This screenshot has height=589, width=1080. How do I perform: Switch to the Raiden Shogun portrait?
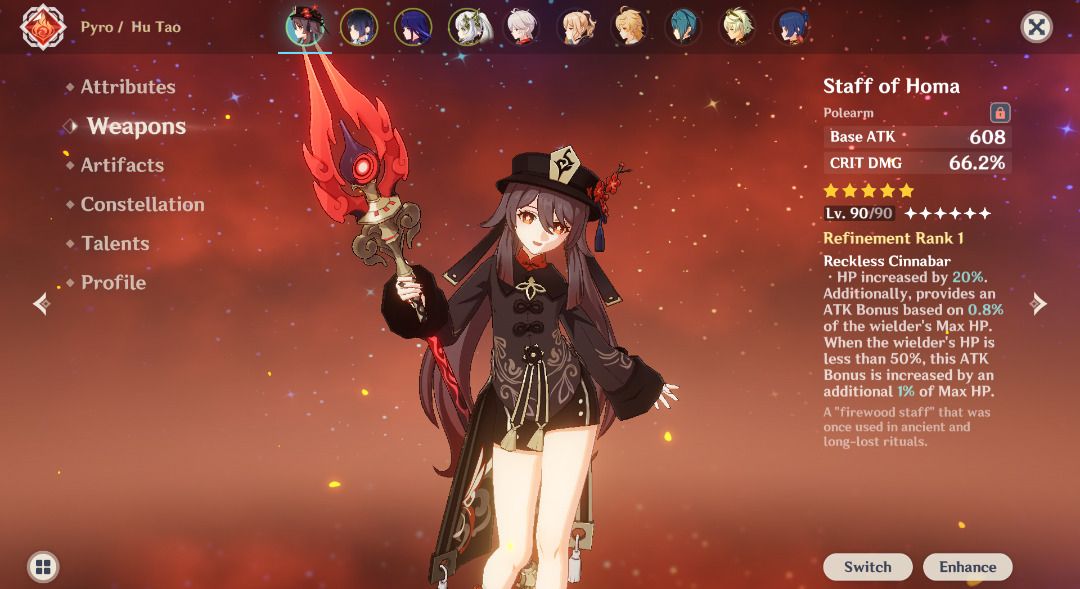point(412,27)
